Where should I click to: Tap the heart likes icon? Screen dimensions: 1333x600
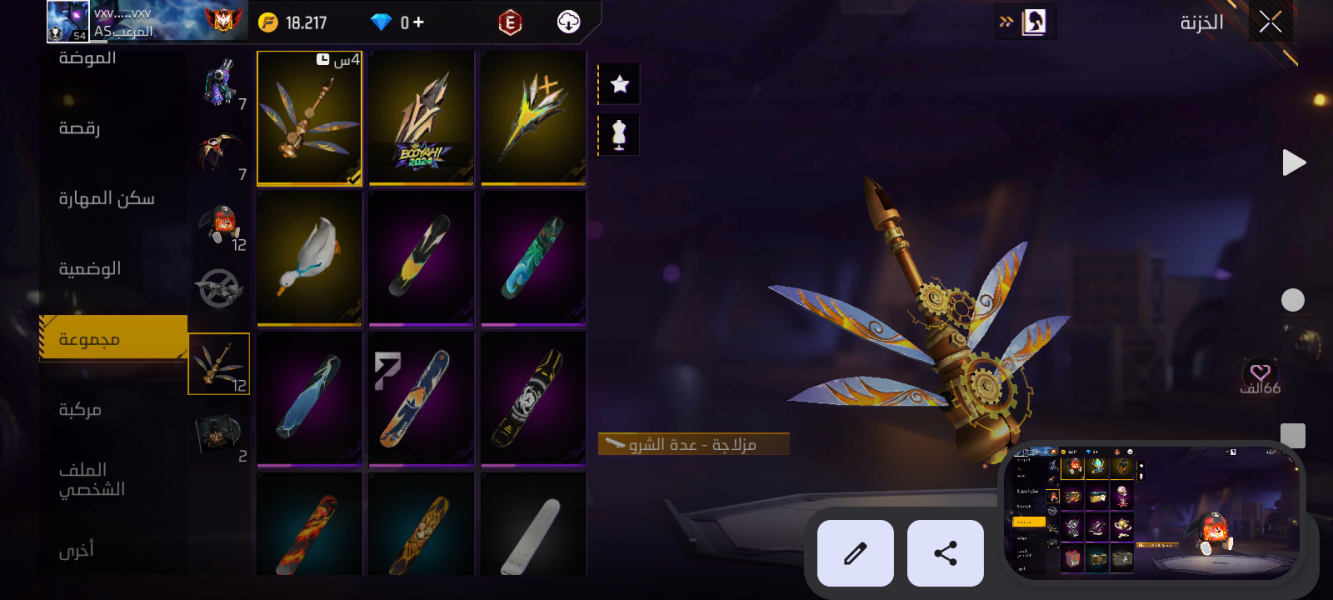1260,372
